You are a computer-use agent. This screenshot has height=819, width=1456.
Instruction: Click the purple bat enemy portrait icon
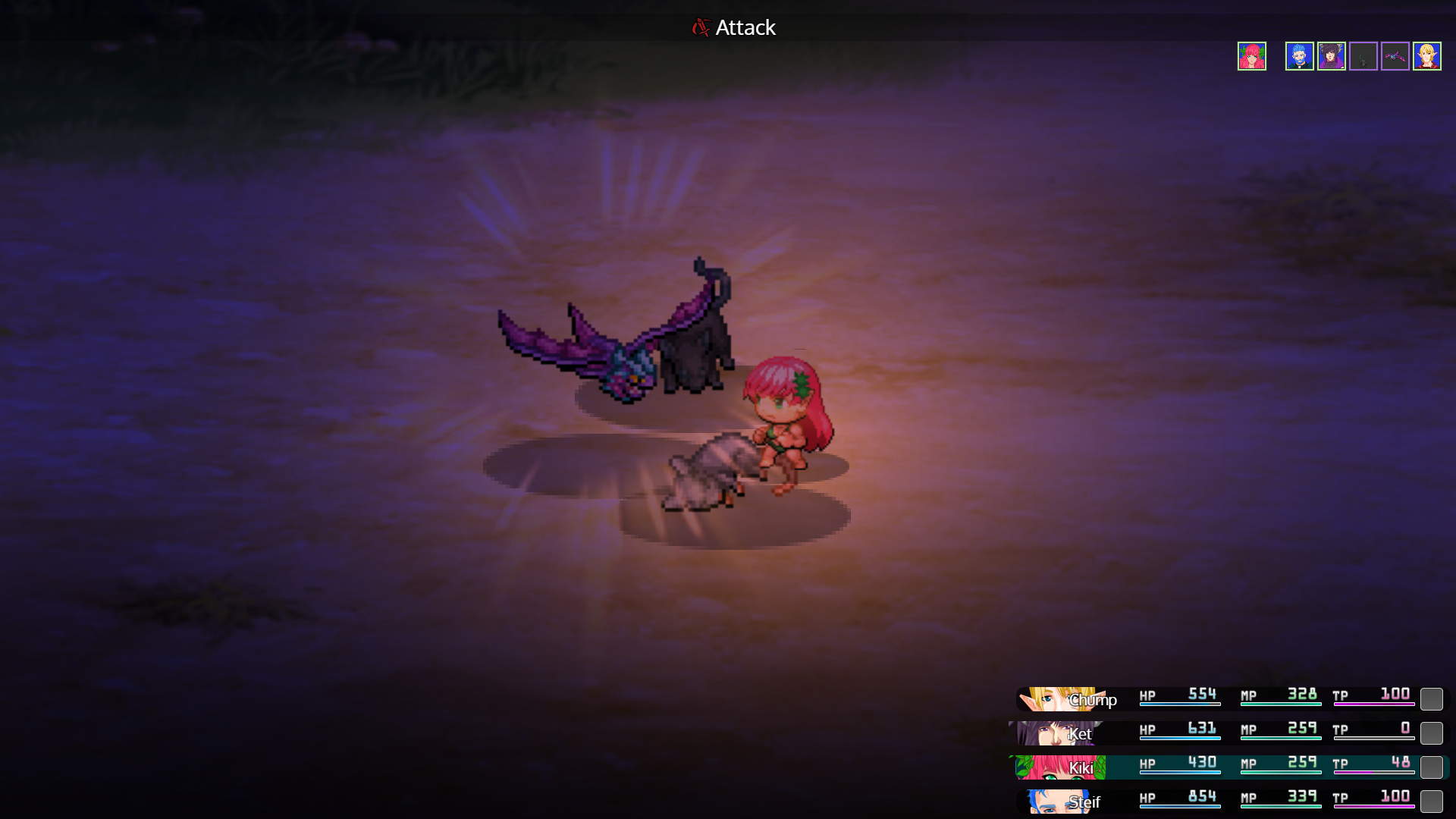1395,55
